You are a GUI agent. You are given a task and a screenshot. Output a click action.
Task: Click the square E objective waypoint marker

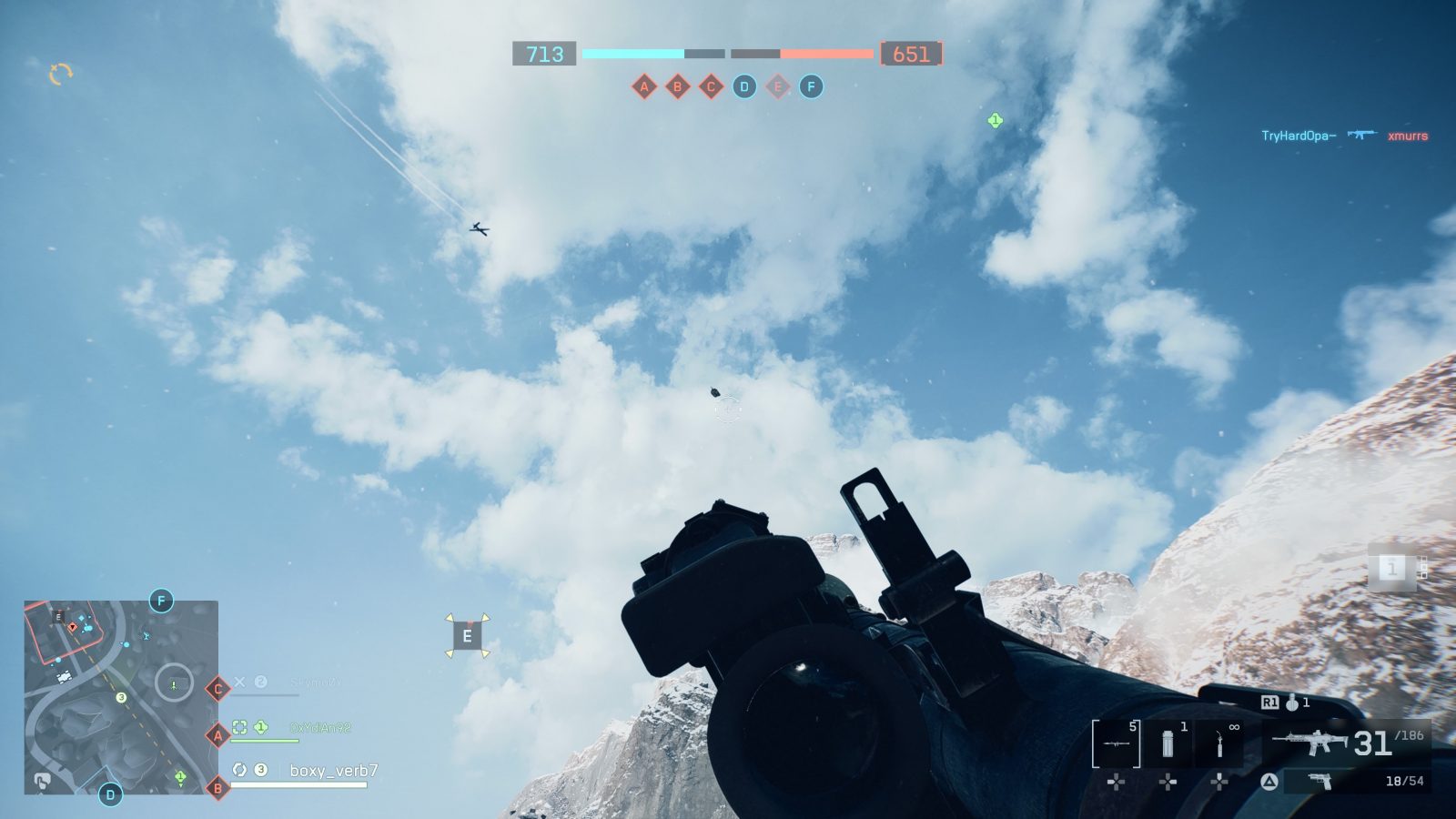[x=467, y=636]
